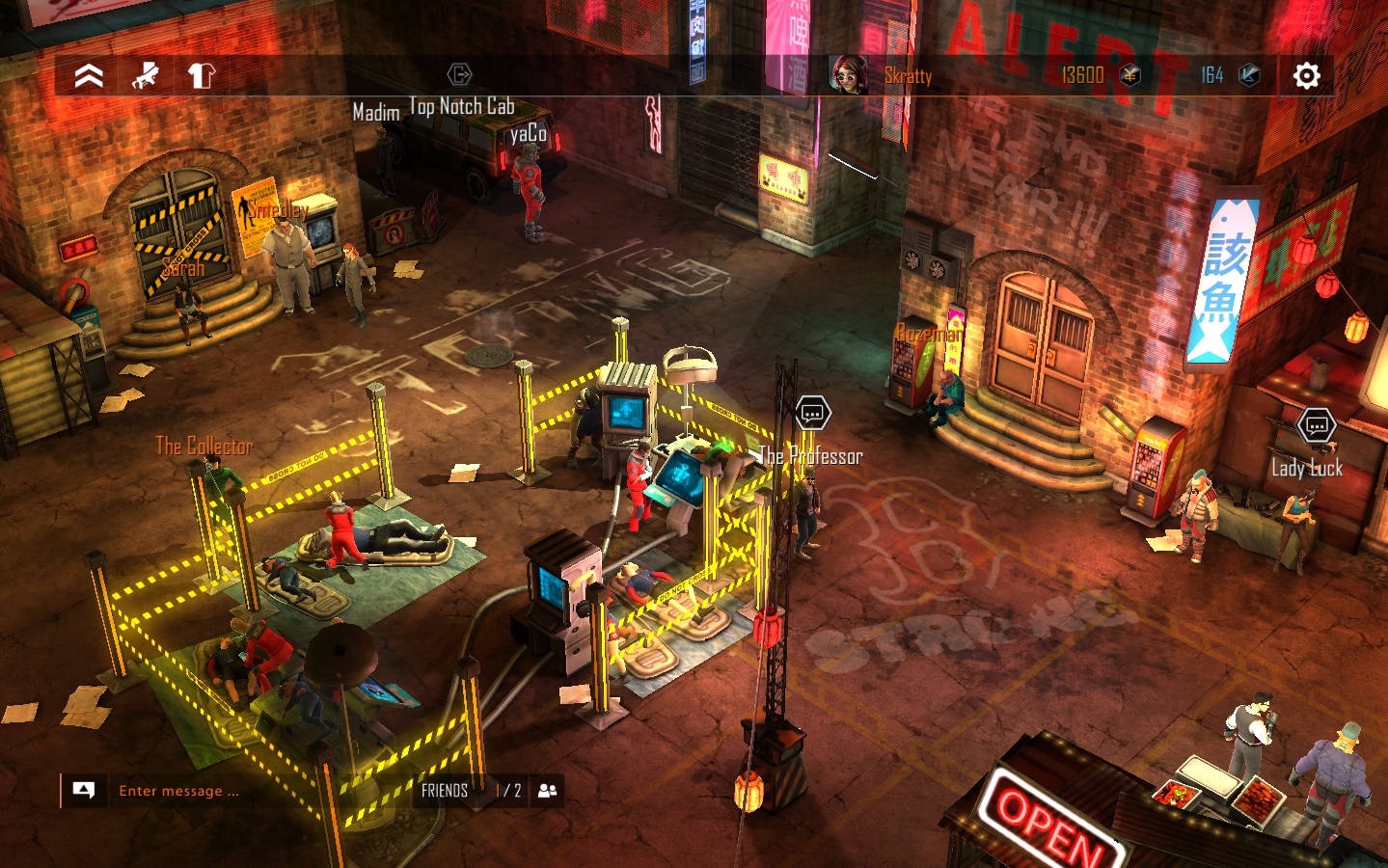Talk to The Professor via speech bubble
The width and height of the screenshot is (1388, 868).
[812, 414]
